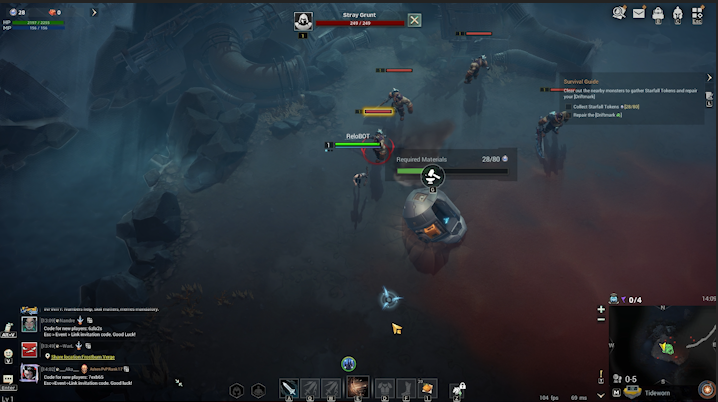Open the helmet character menu
The width and height of the screenshot is (718, 402).
[677, 13]
